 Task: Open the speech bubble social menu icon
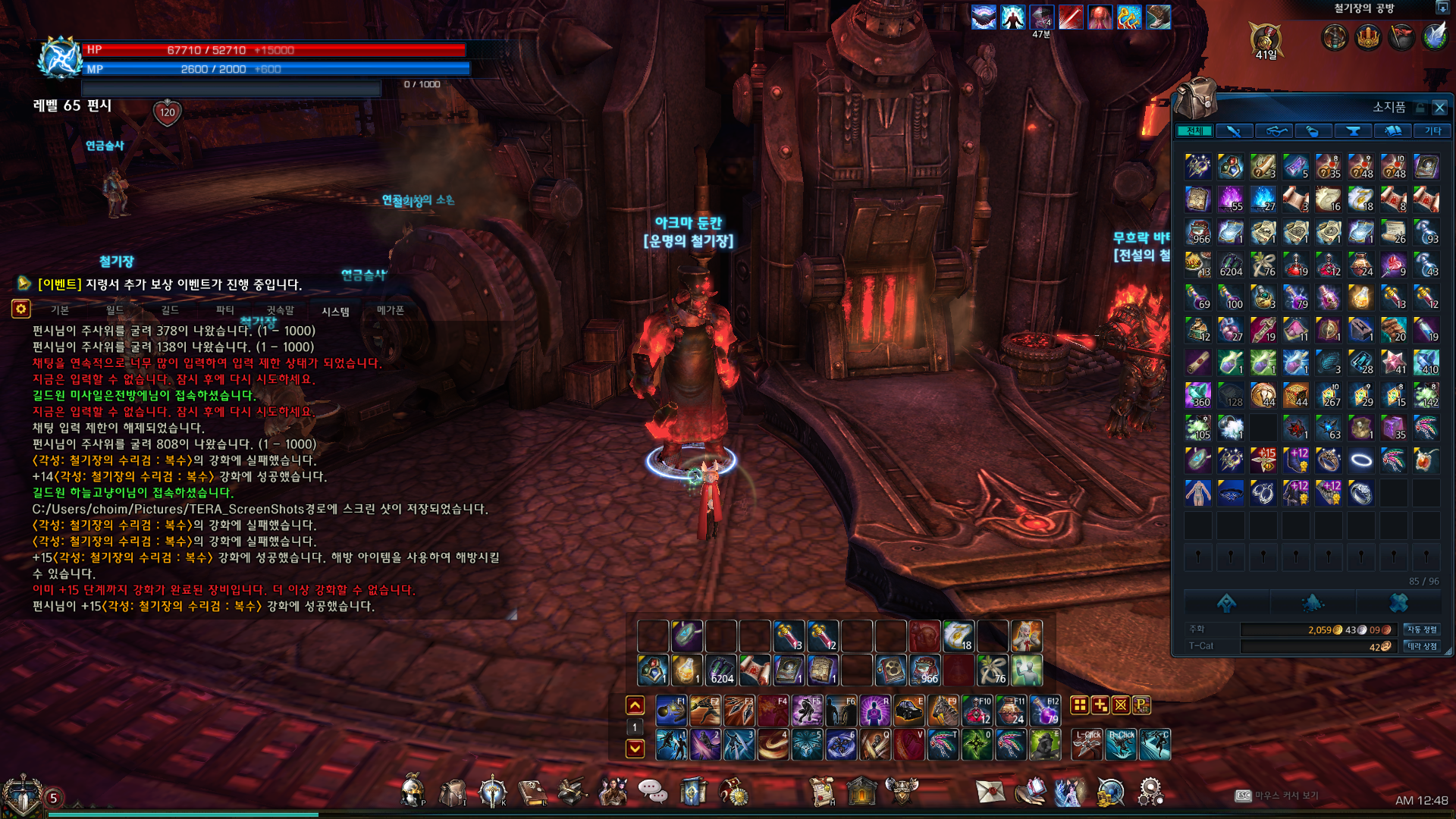click(652, 791)
